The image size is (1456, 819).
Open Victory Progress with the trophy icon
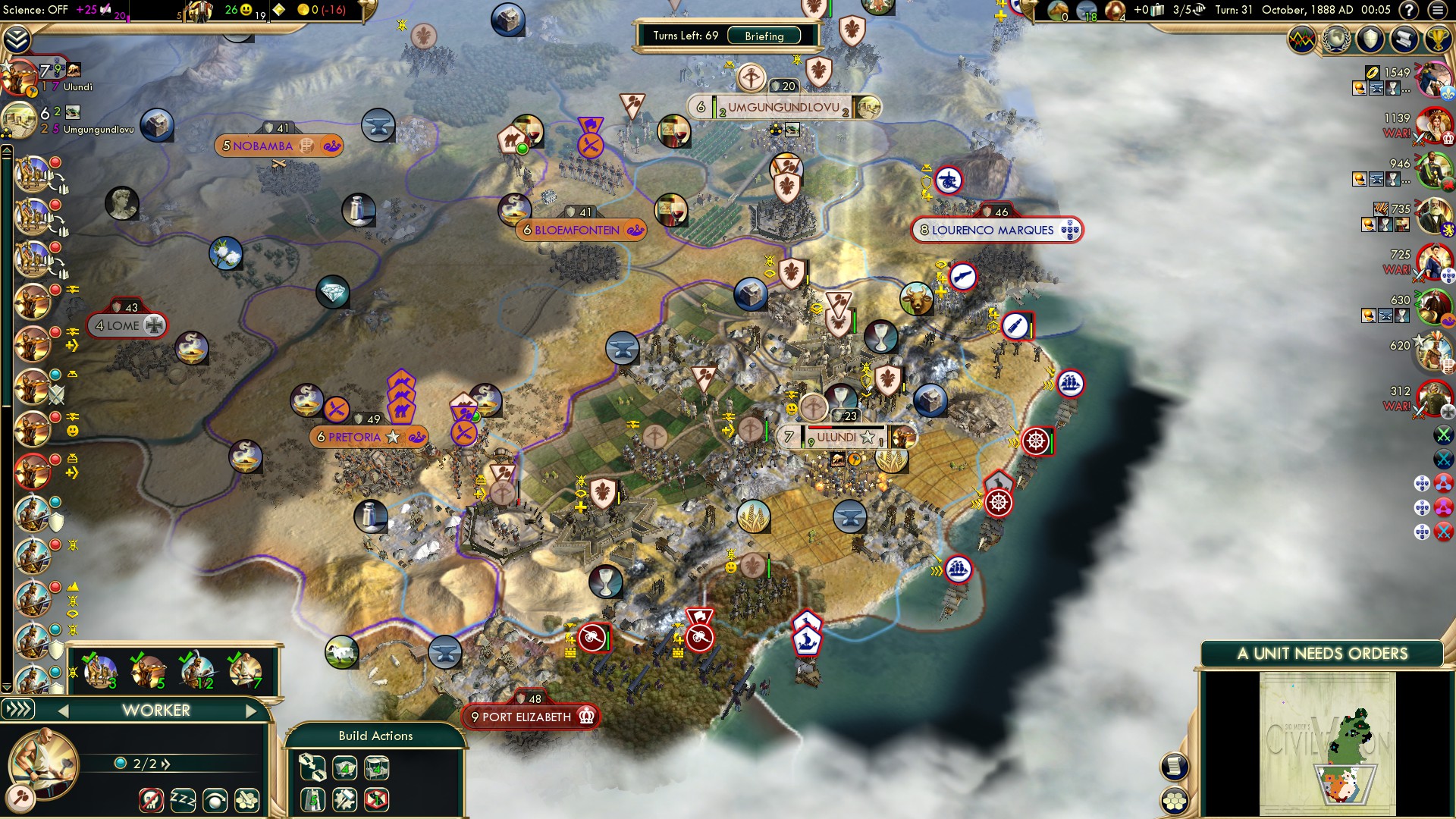[x=1439, y=40]
